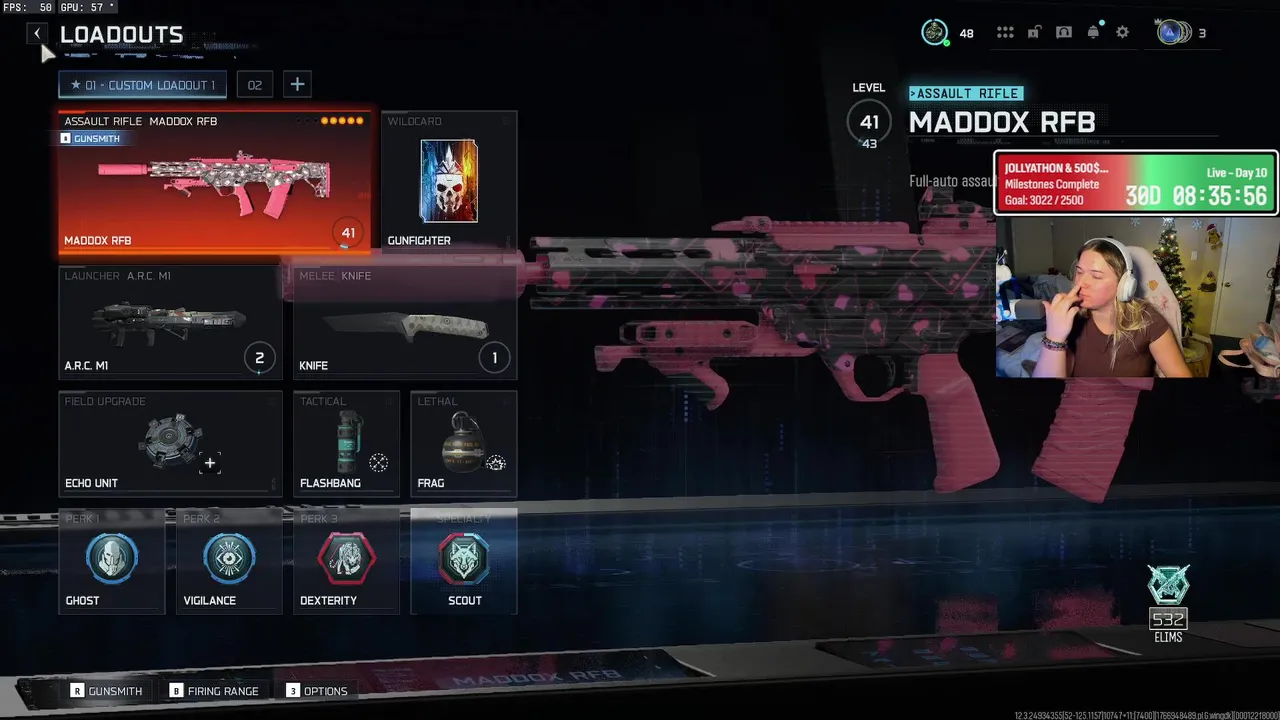Select the Knife melee slot
1280x720 pixels.
coord(405,322)
